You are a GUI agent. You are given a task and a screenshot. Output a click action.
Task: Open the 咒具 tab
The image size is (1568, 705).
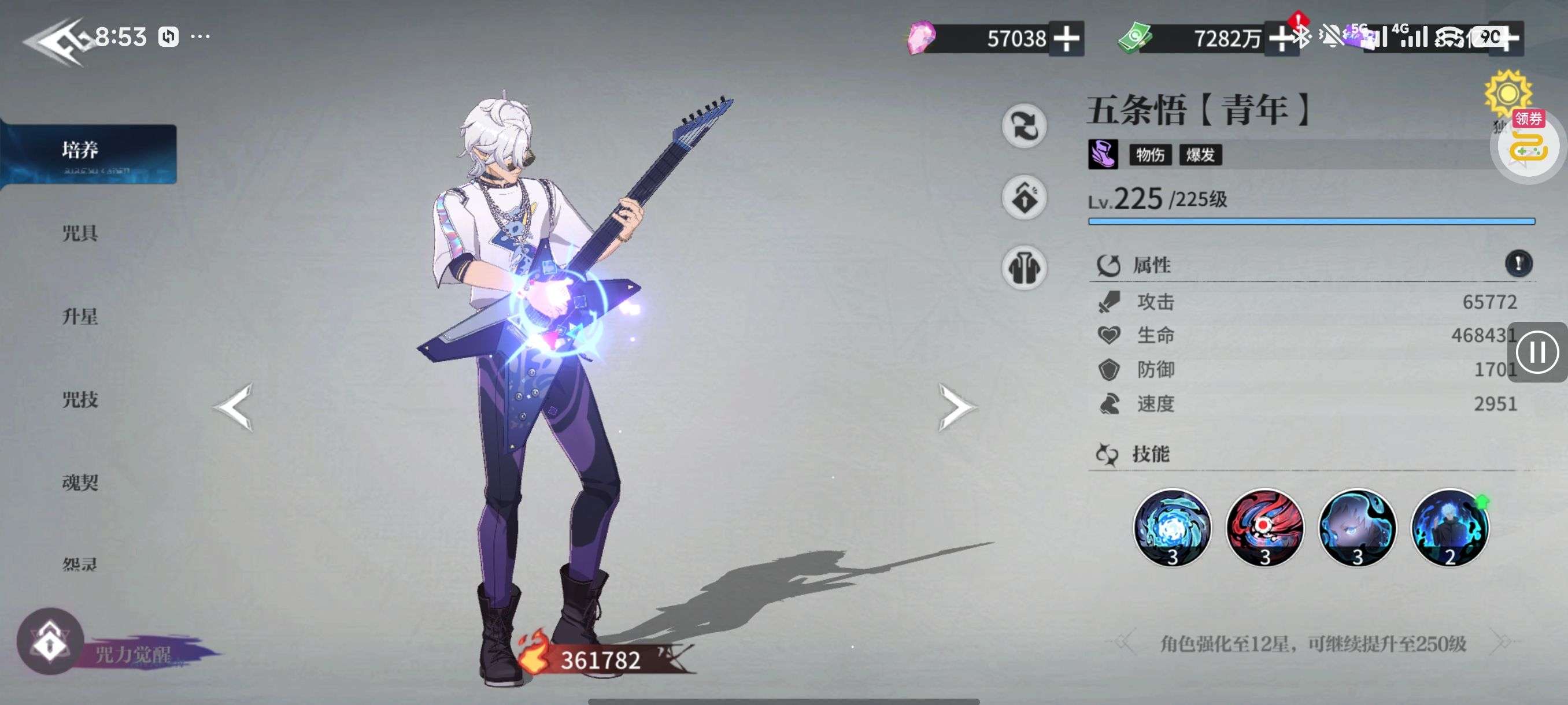80,233
